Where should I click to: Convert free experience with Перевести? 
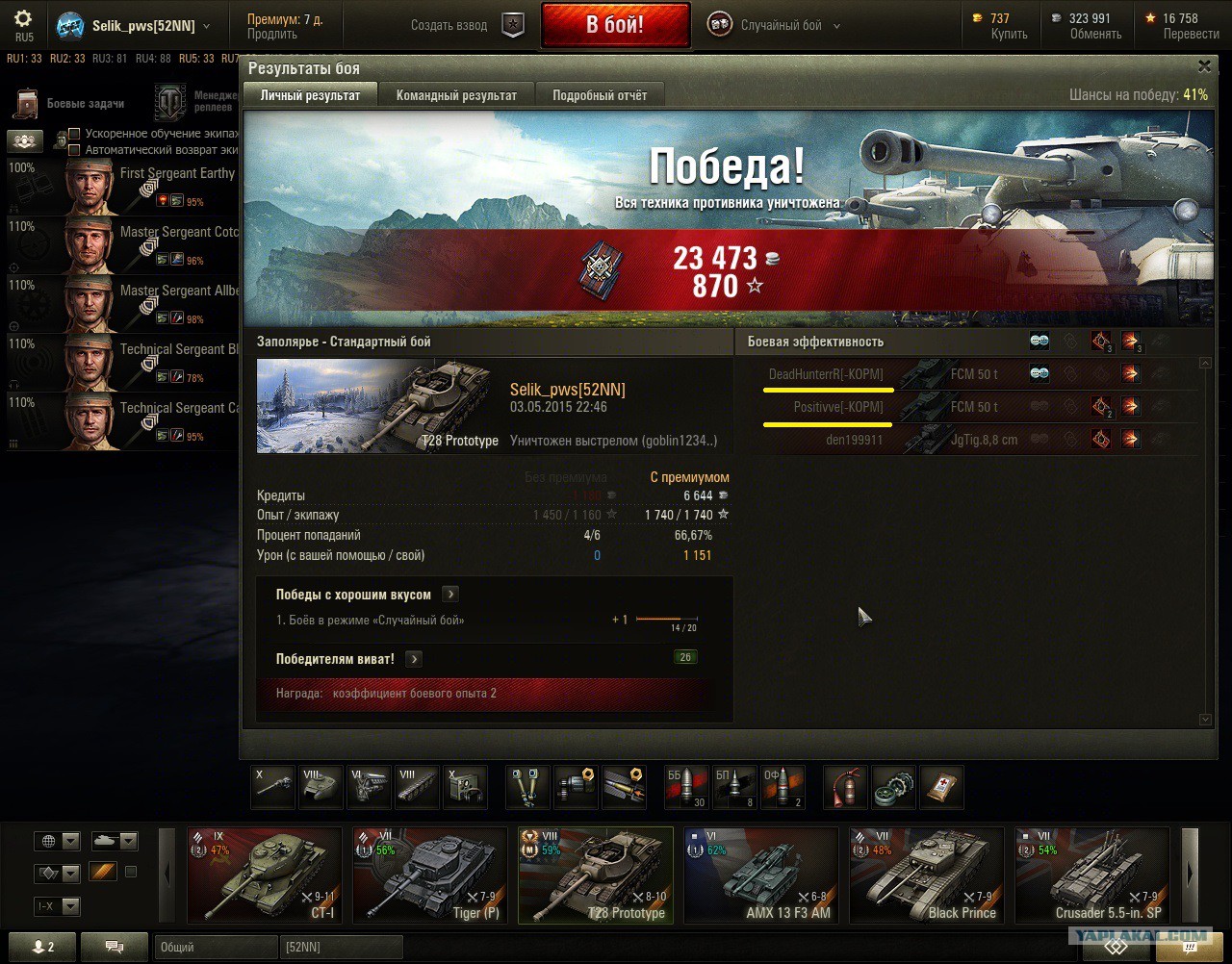pos(1191,34)
